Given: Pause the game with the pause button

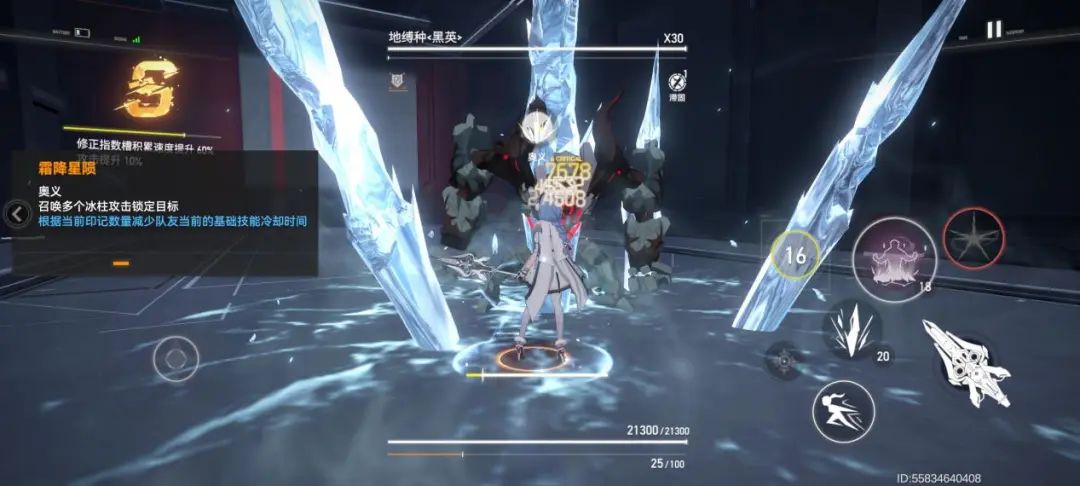Looking at the screenshot, I should [x=993, y=30].
